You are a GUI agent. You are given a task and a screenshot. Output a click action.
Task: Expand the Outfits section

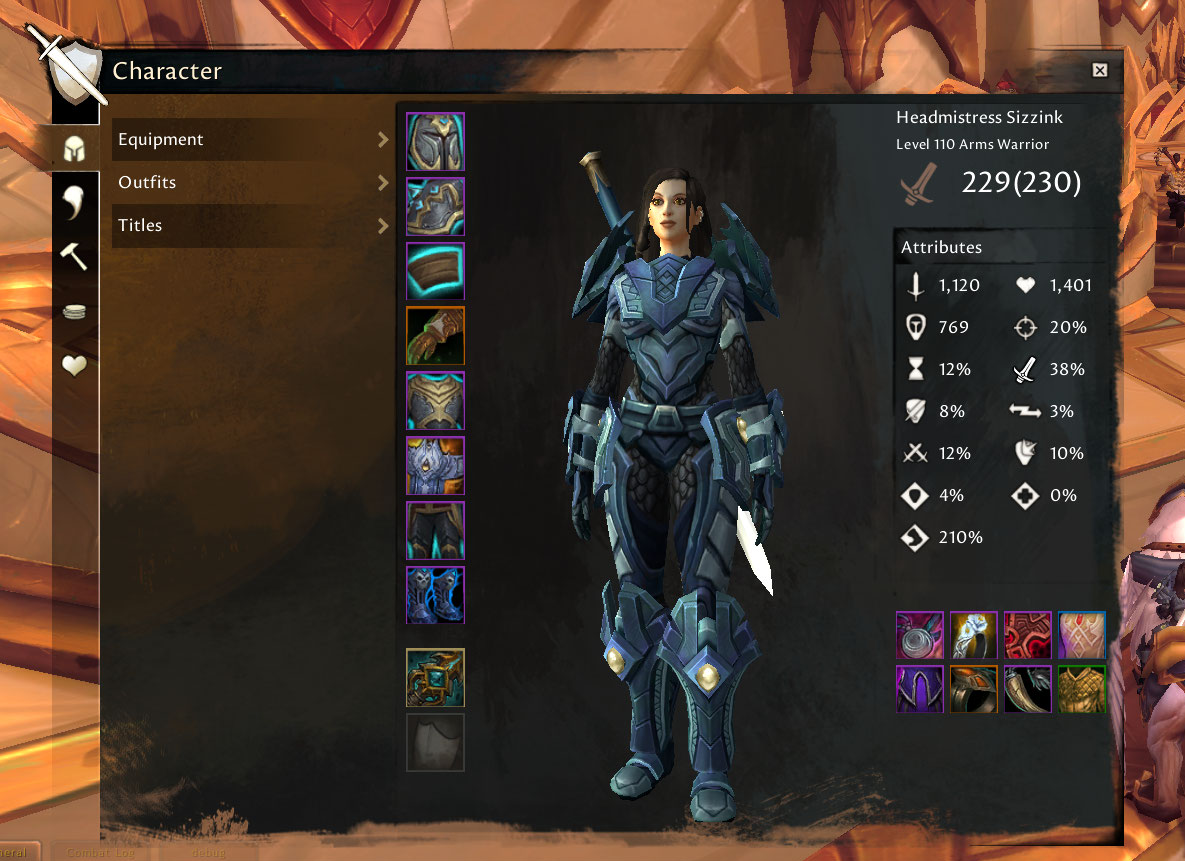[x=252, y=183]
